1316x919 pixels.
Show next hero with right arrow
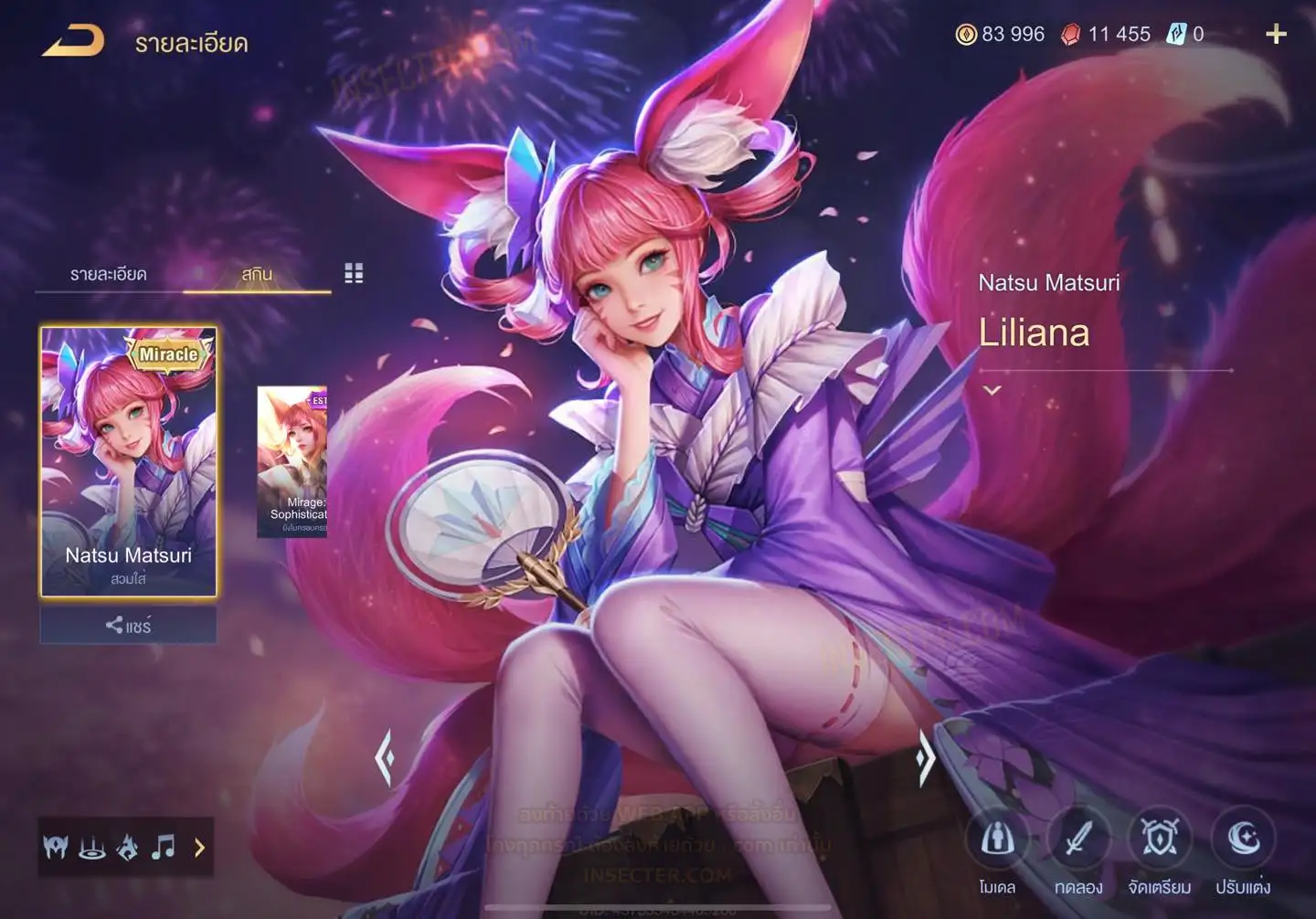click(x=926, y=757)
